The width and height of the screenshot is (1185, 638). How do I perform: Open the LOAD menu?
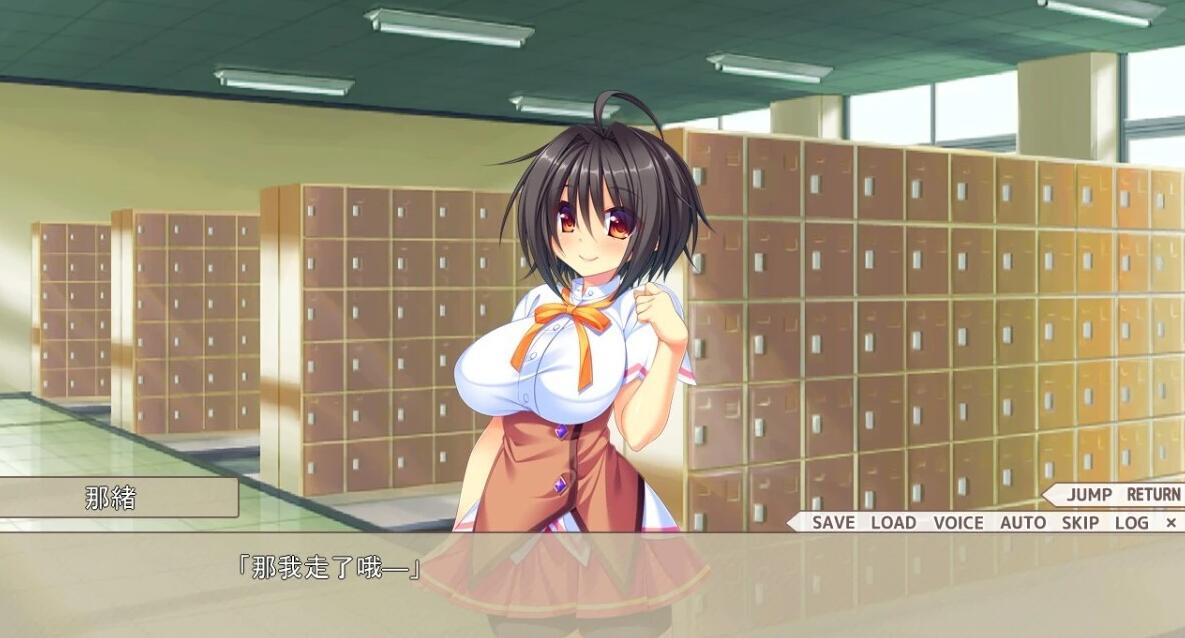click(x=893, y=522)
